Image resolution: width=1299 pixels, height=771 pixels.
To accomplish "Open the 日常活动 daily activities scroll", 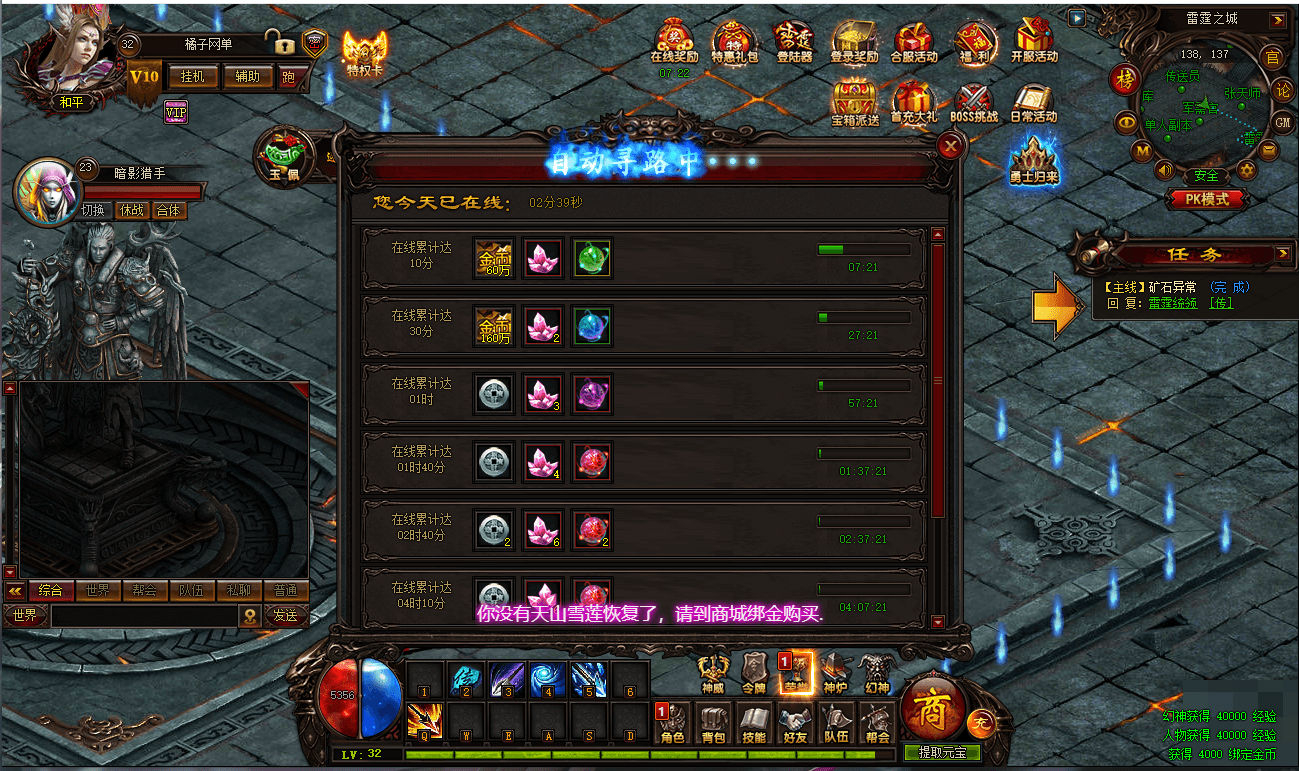I will tap(1033, 103).
